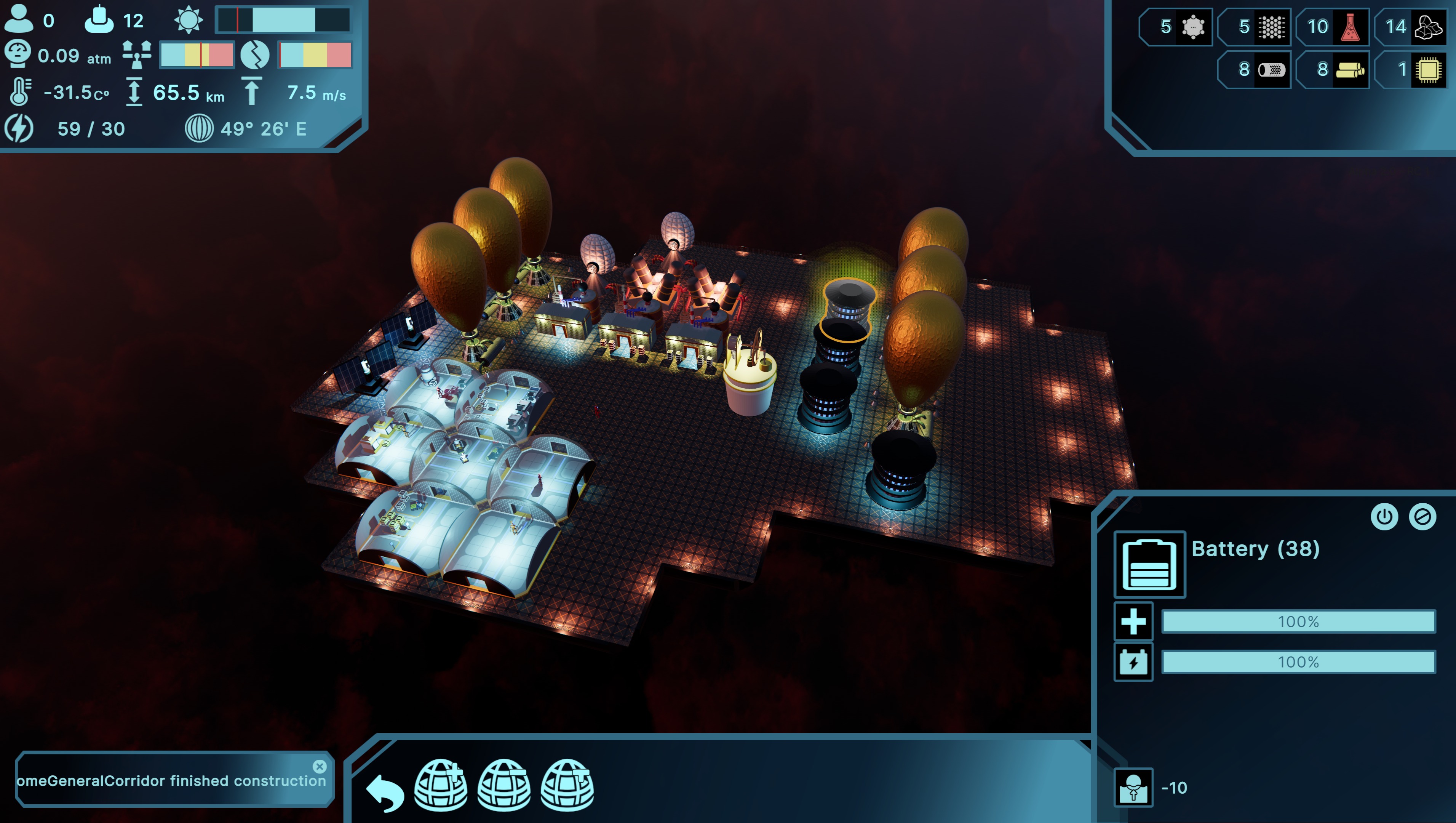Click the striped globe longitude icon
1456x823 pixels.
[x=199, y=128]
